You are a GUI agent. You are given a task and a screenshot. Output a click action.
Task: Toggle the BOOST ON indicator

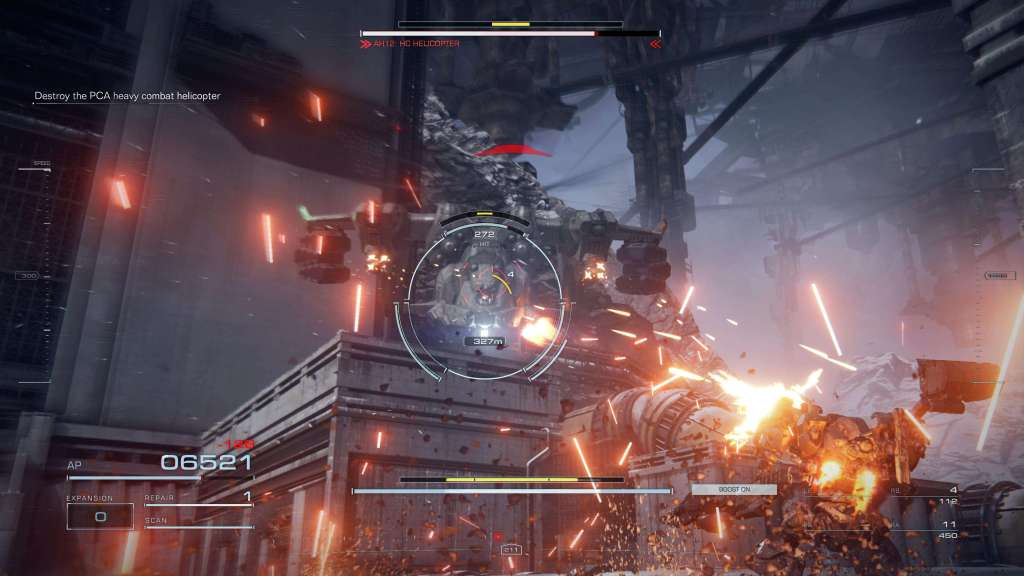click(733, 489)
